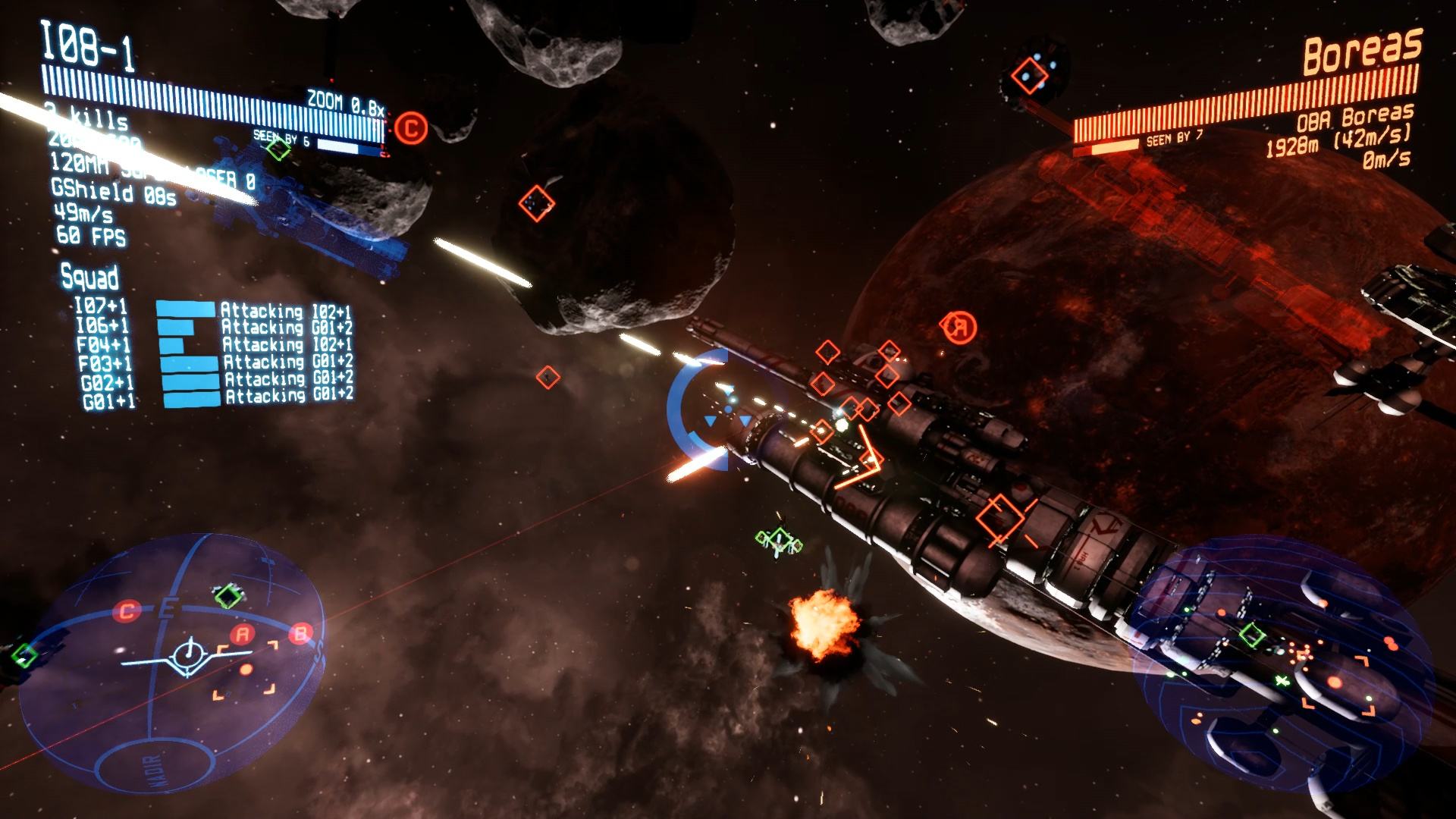Select objective marker A on the radar
Viewport: 1456px width, 819px height.
pyautogui.click(x=243, y=634)
